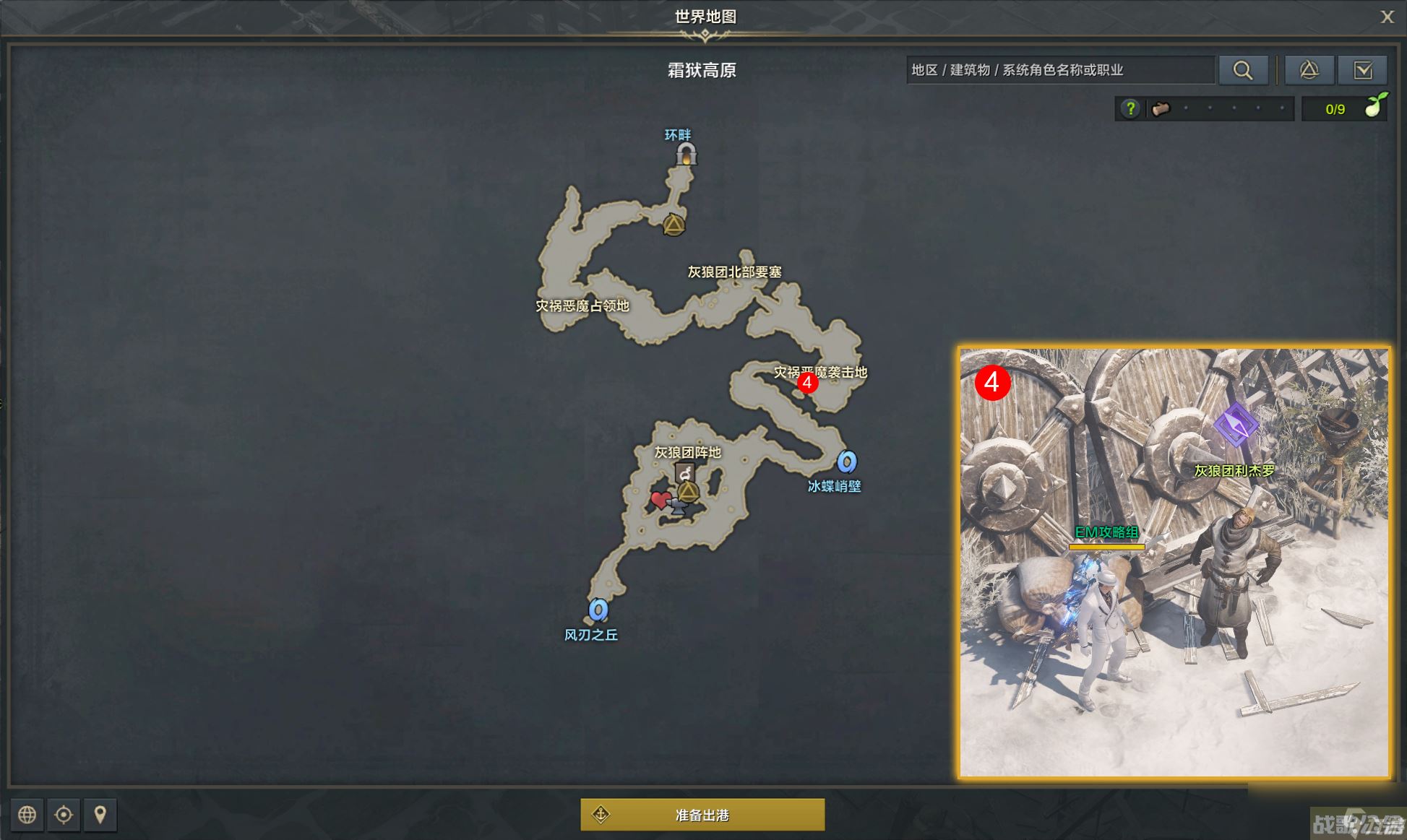This screenshot has height=840, width=1407.
Task: Toggle the green question mark hint indicator
Action: coord(1130,108)
